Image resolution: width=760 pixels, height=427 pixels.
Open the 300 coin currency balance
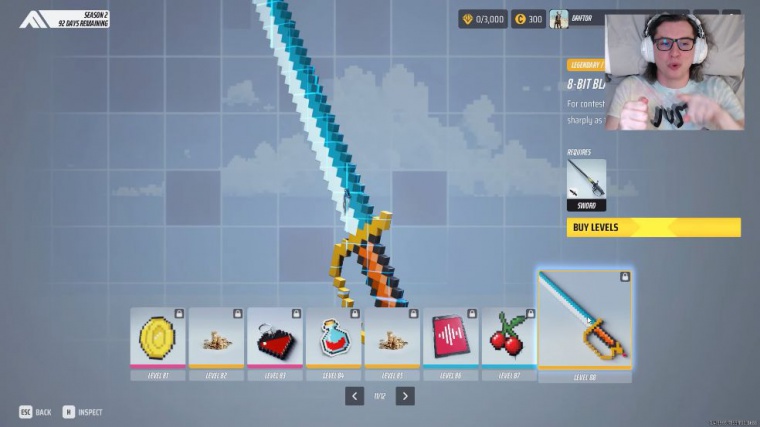528,19
